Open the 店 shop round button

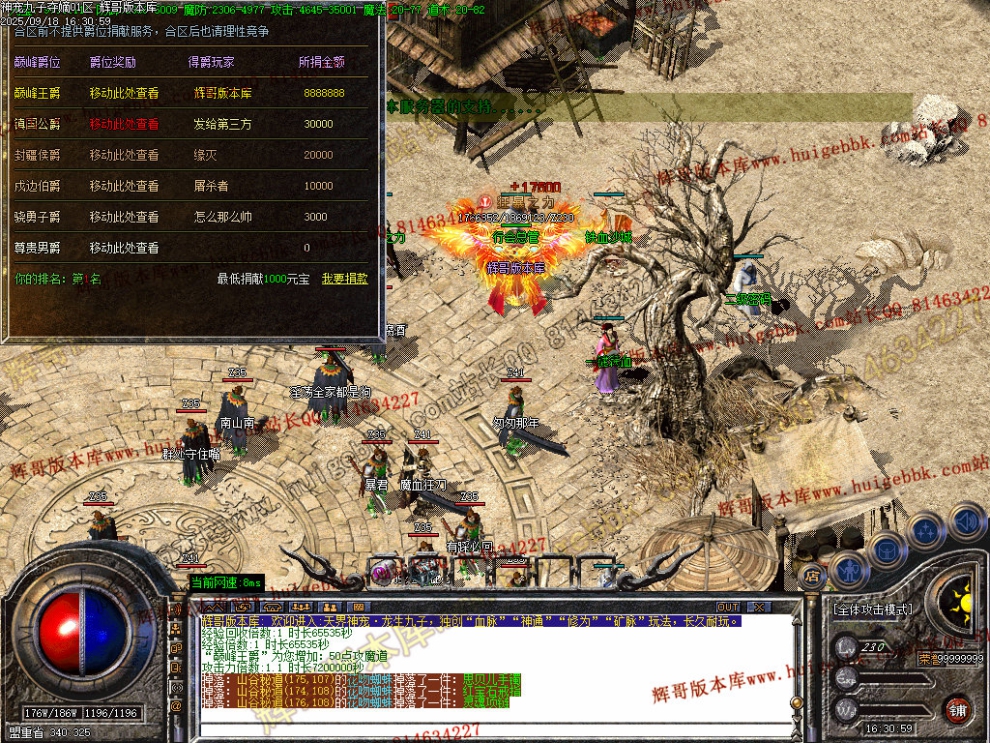pyautogui.click(x=812, y=575)
